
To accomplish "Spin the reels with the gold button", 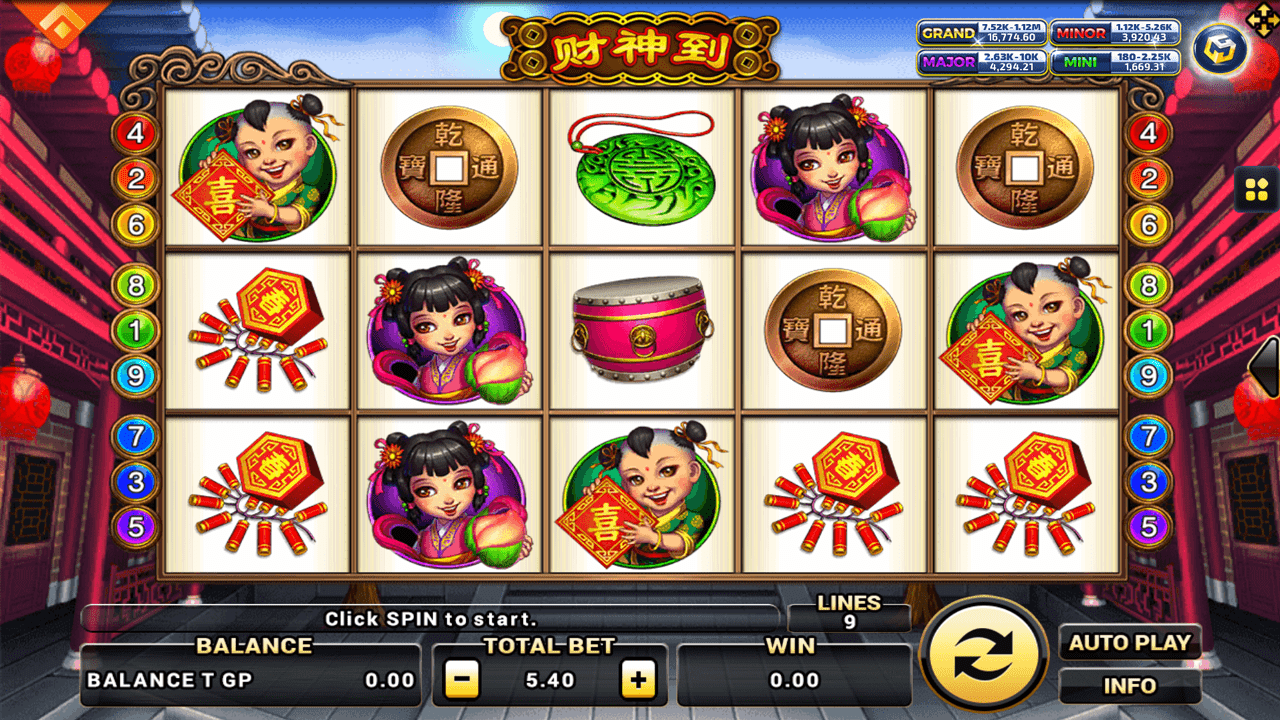I will (985, 657).
